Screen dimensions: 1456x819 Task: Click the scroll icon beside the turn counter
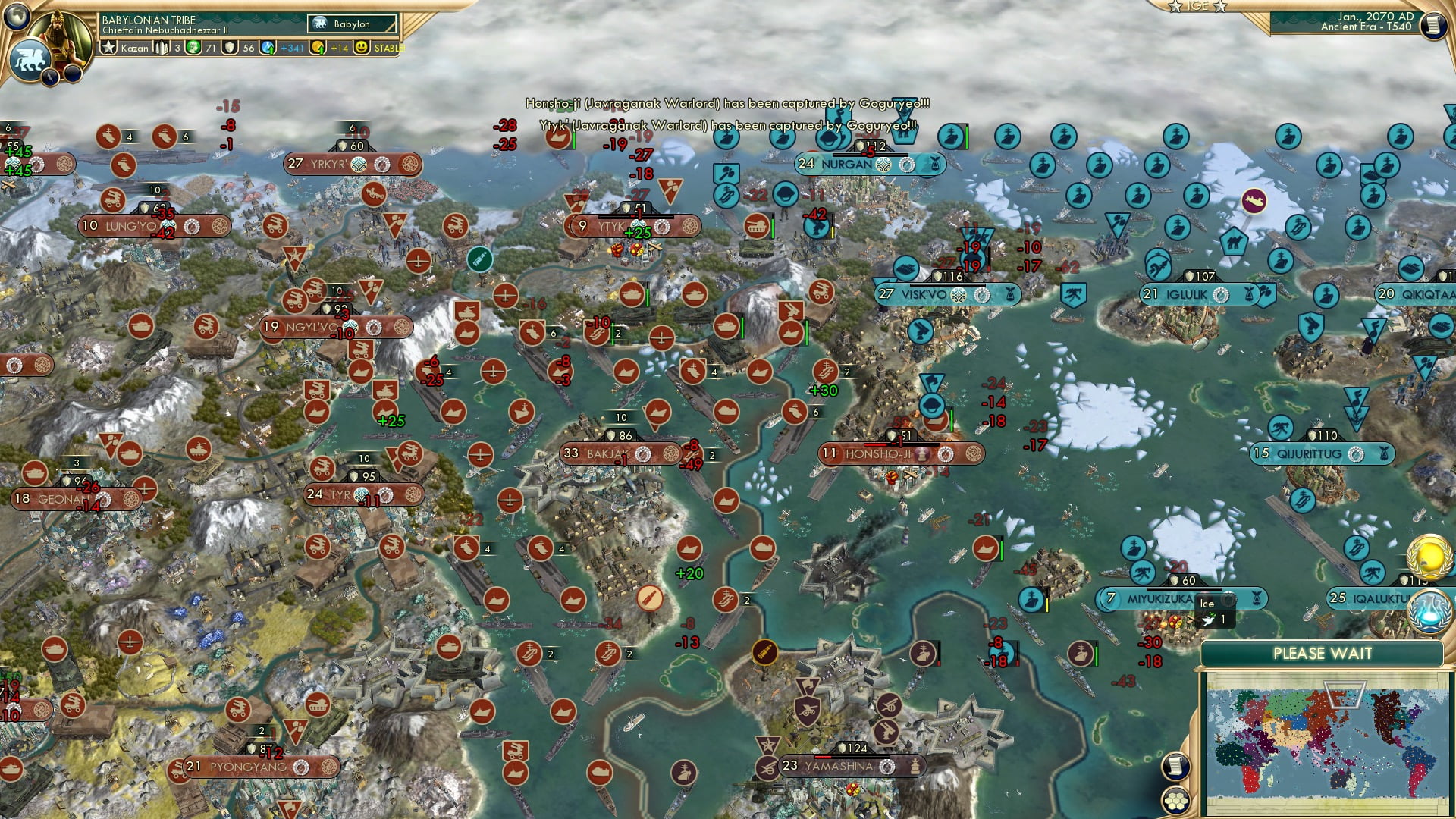[1434, 26]
